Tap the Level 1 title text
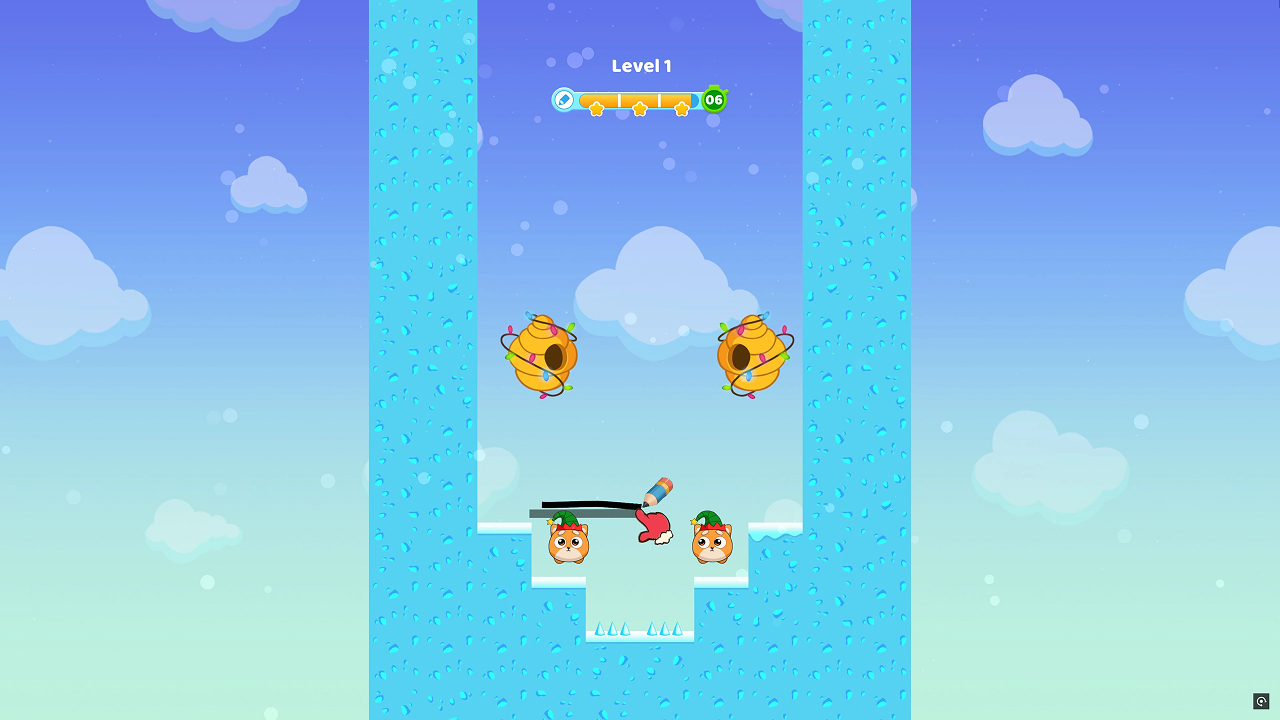 click(x=640, y=66)
